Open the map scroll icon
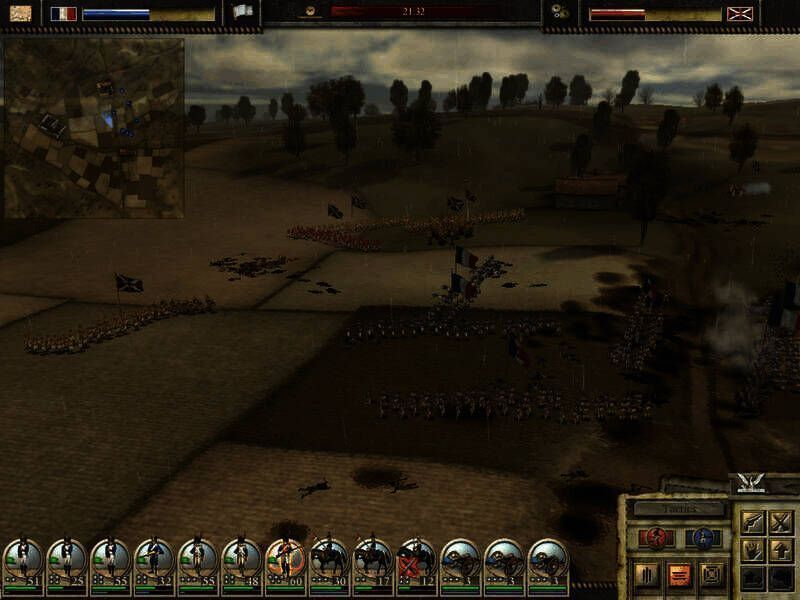This screenshot has width=800, height=600. 20,13
